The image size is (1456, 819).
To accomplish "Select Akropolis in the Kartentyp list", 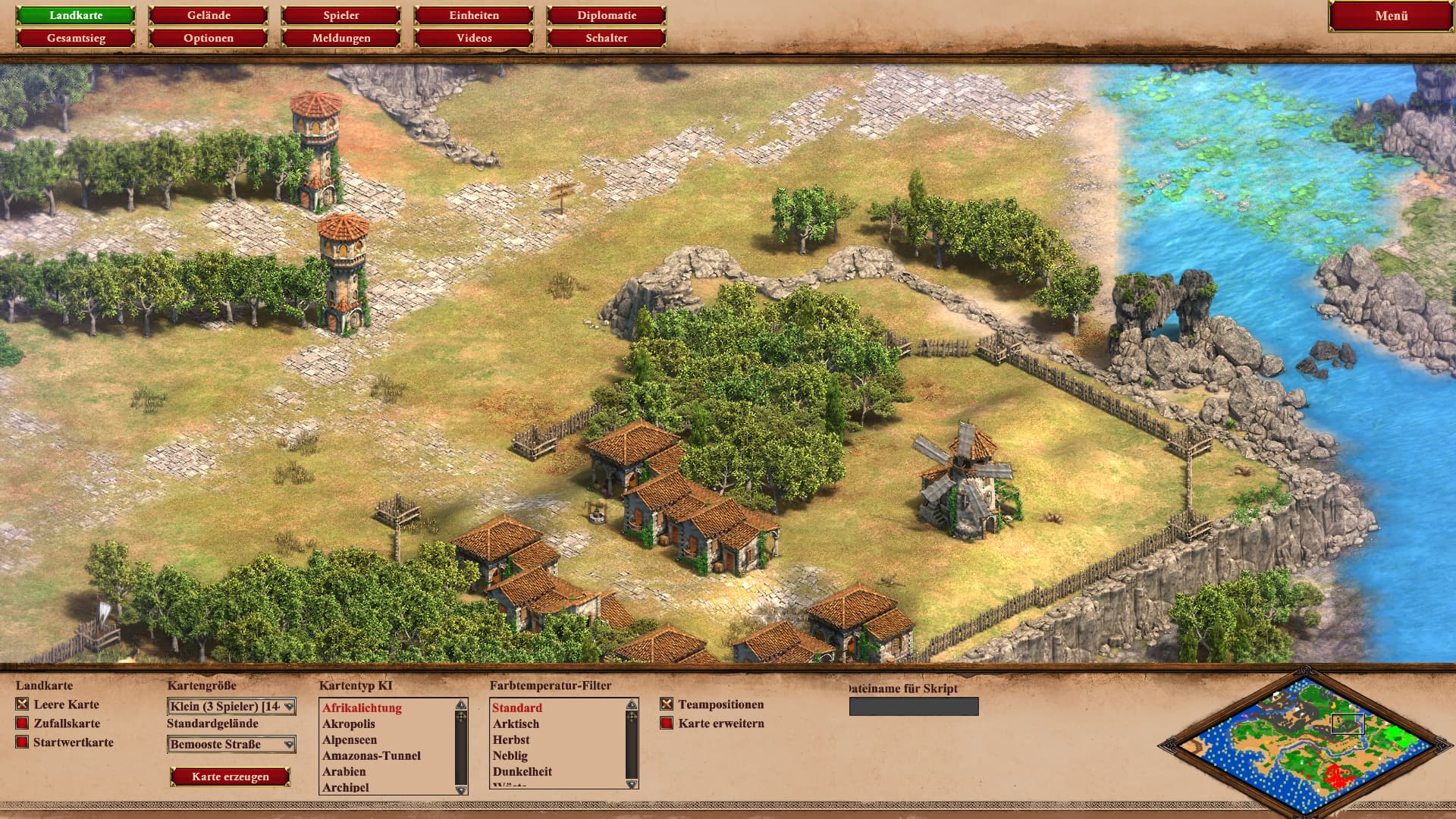I will click(x=349, y=723).
